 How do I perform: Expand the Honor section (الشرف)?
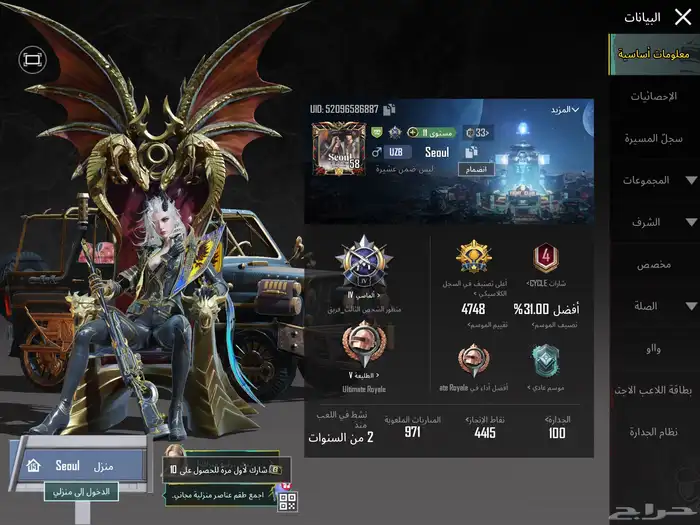click(x=655, y=222)
